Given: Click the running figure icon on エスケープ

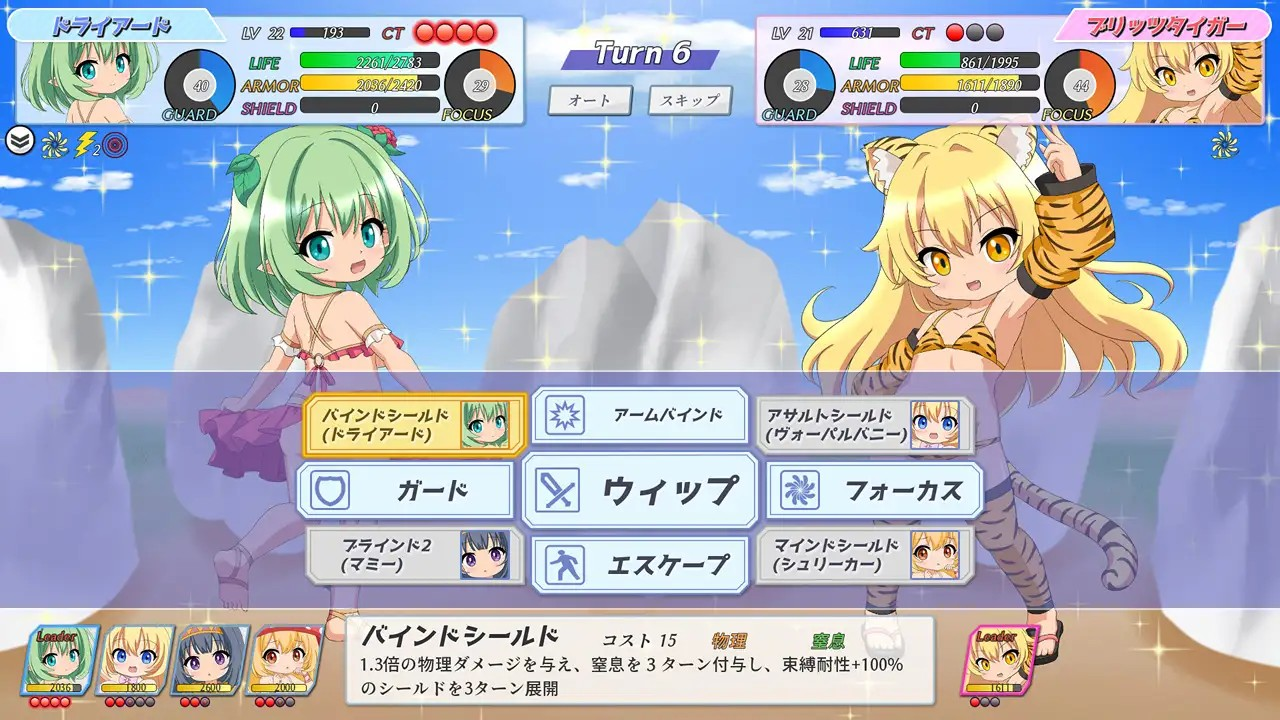Looking at the screenshot, I should pos(565,563).
